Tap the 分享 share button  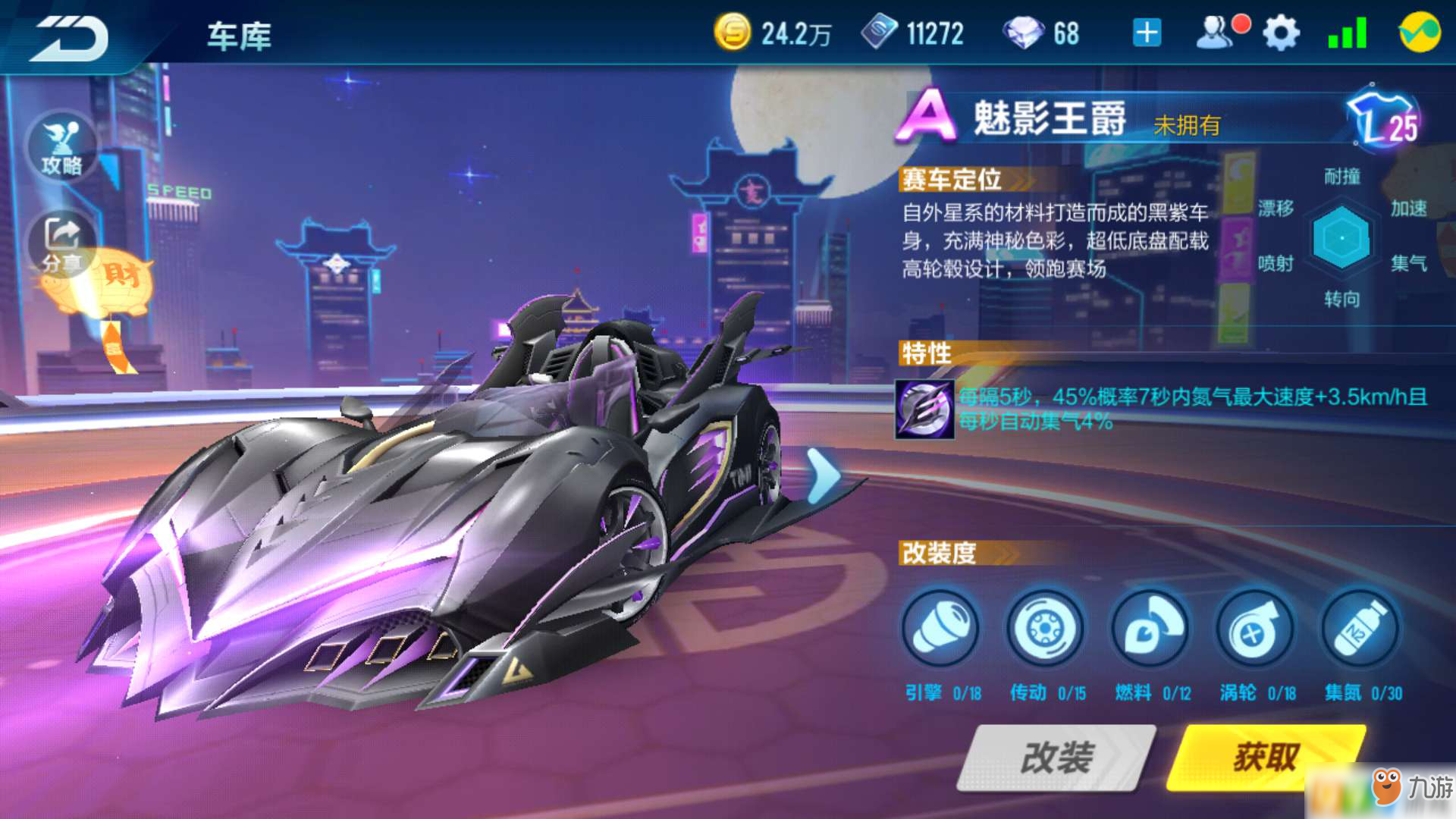[x=62, y=243]
